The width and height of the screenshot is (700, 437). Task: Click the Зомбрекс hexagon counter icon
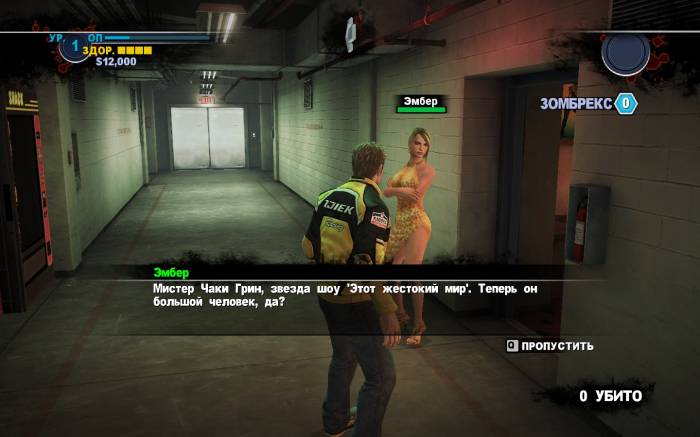[626, 103]
